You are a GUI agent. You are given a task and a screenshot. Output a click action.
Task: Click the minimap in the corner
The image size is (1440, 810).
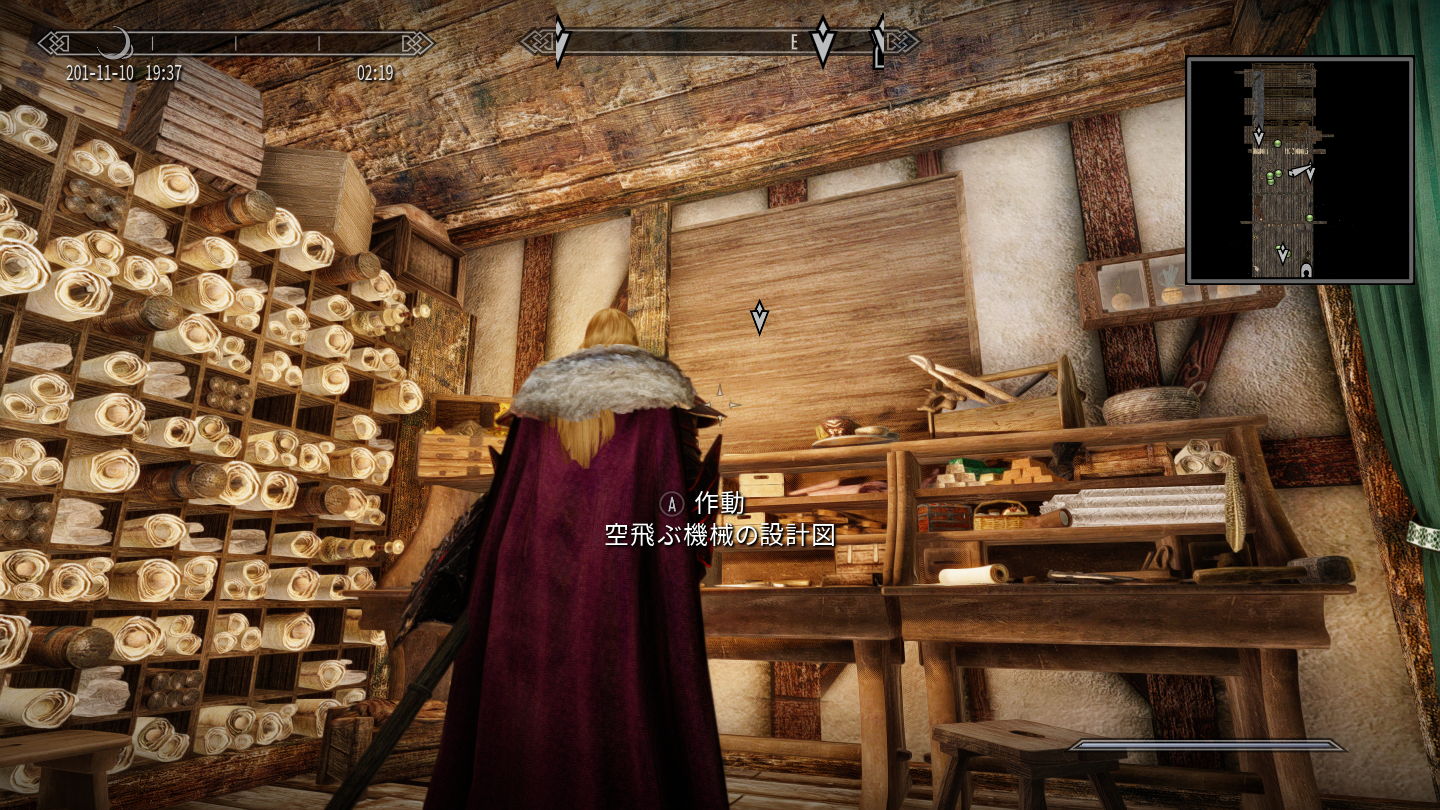[1299, 170]
